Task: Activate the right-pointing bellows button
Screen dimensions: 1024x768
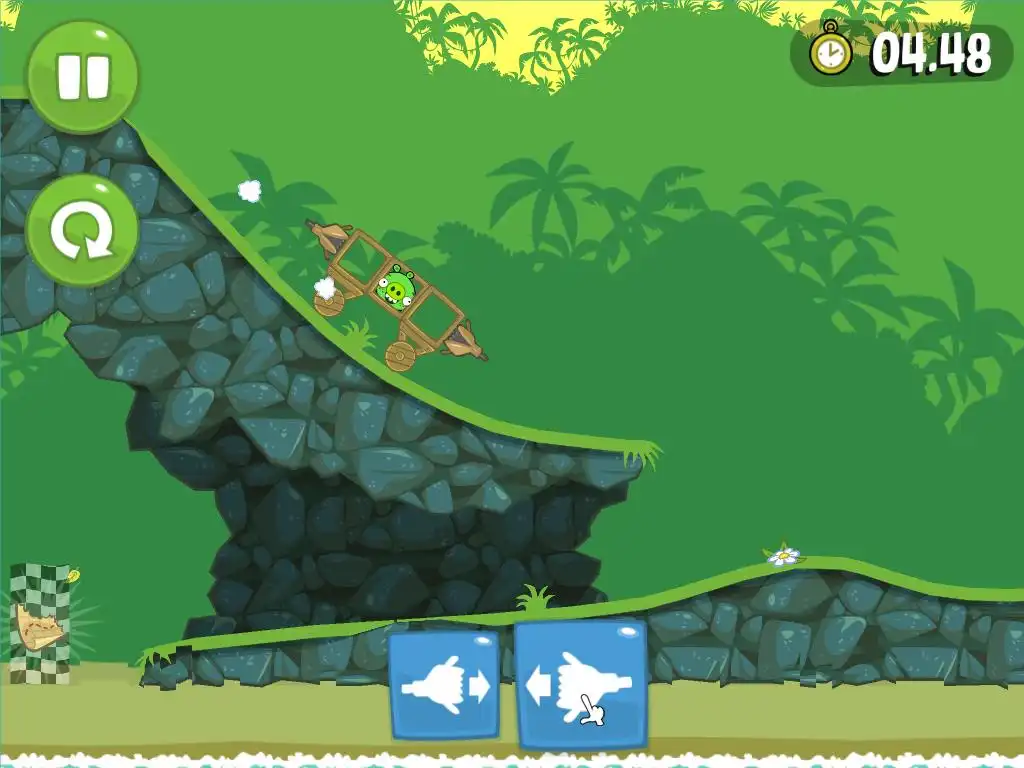Action: tap(443, 685)
